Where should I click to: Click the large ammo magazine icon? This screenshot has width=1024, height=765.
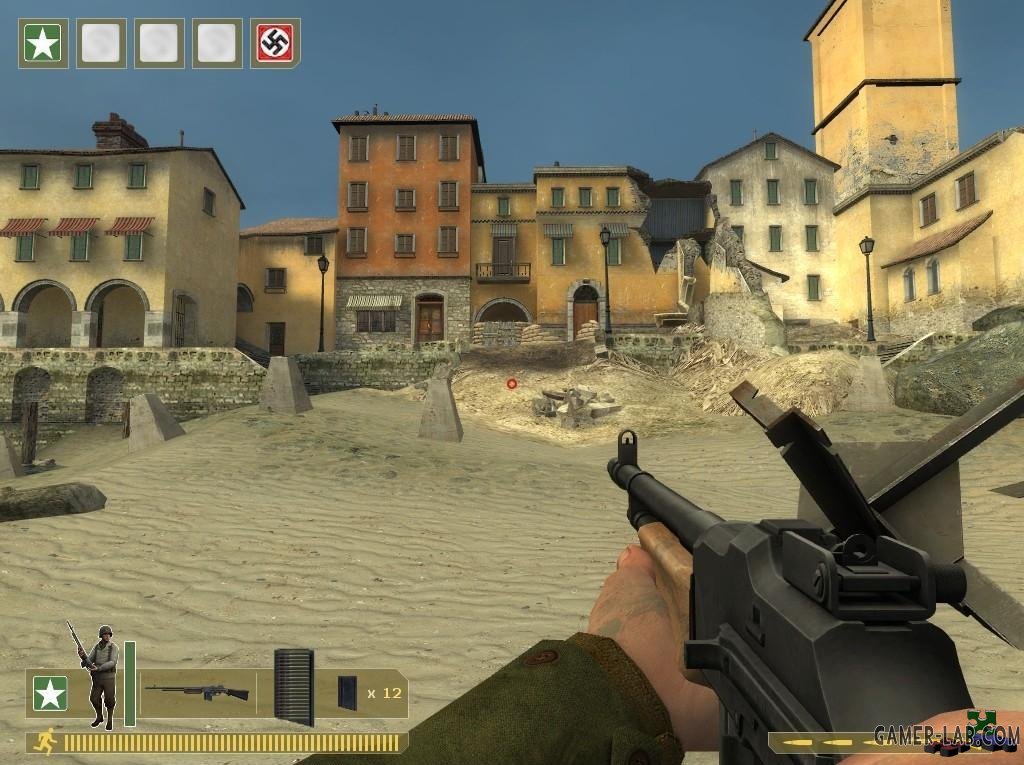point(293,687)
